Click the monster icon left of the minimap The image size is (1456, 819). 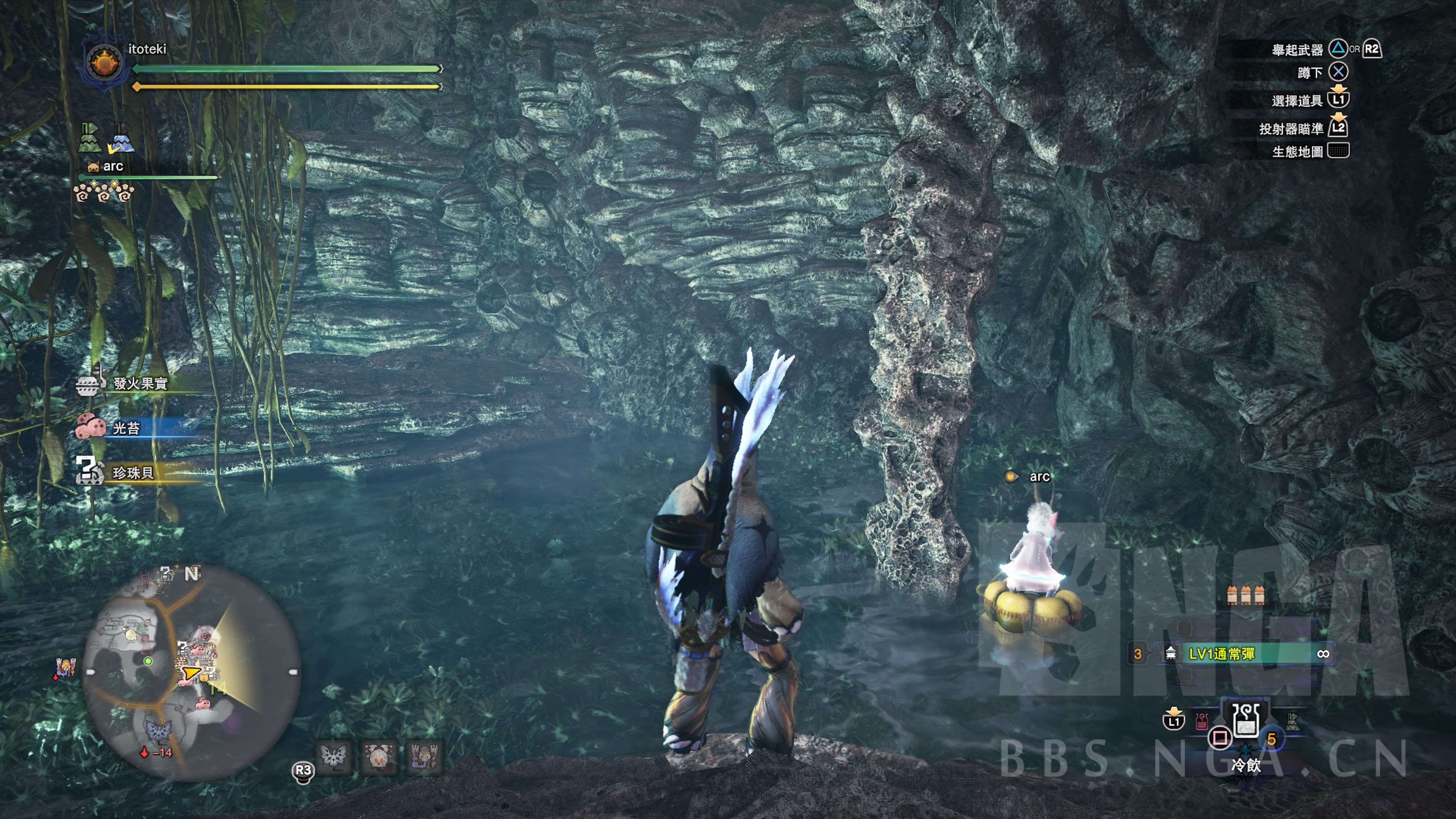(x=65, y=668)
